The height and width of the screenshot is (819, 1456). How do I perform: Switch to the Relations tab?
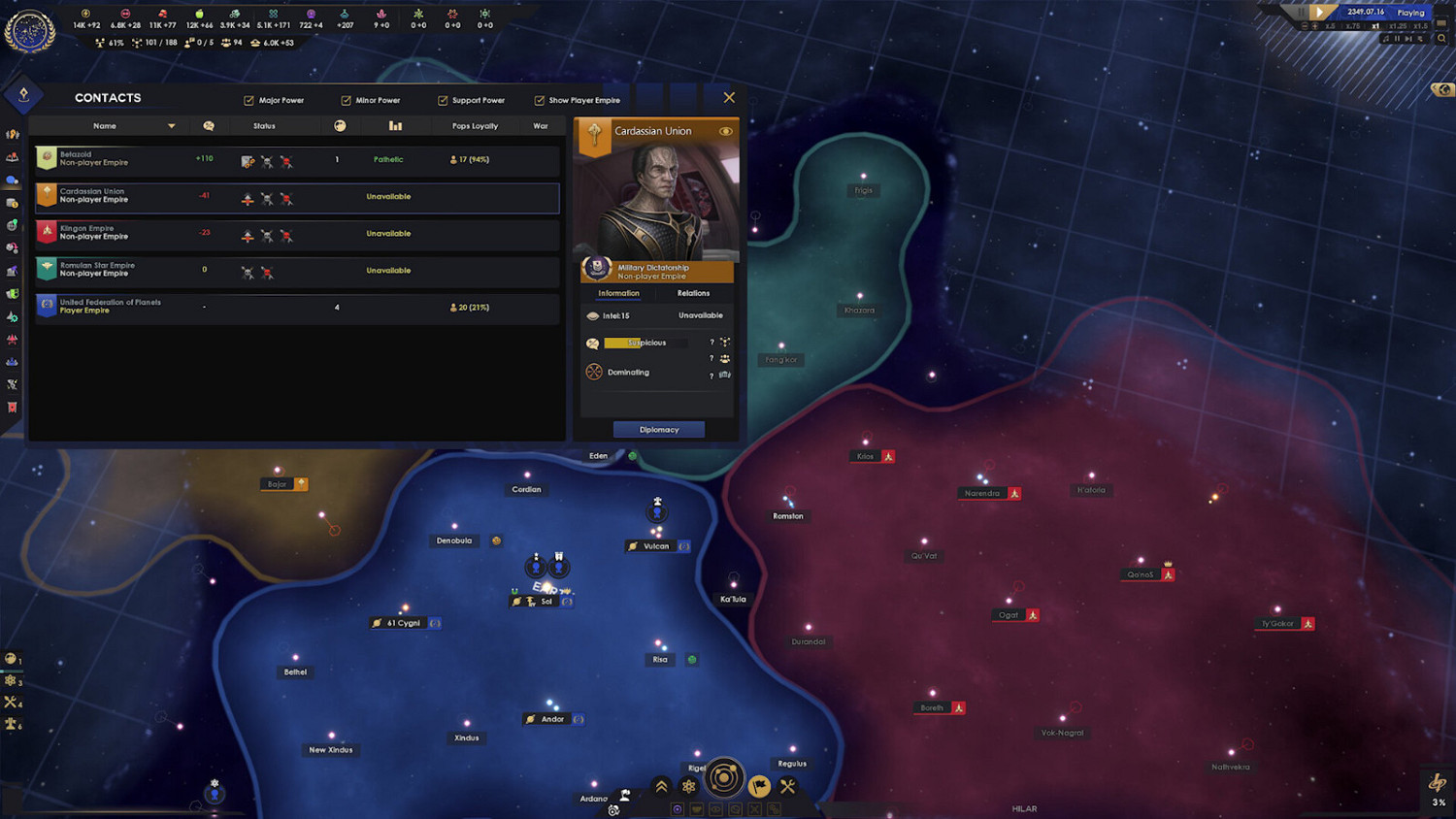[694, 293]
